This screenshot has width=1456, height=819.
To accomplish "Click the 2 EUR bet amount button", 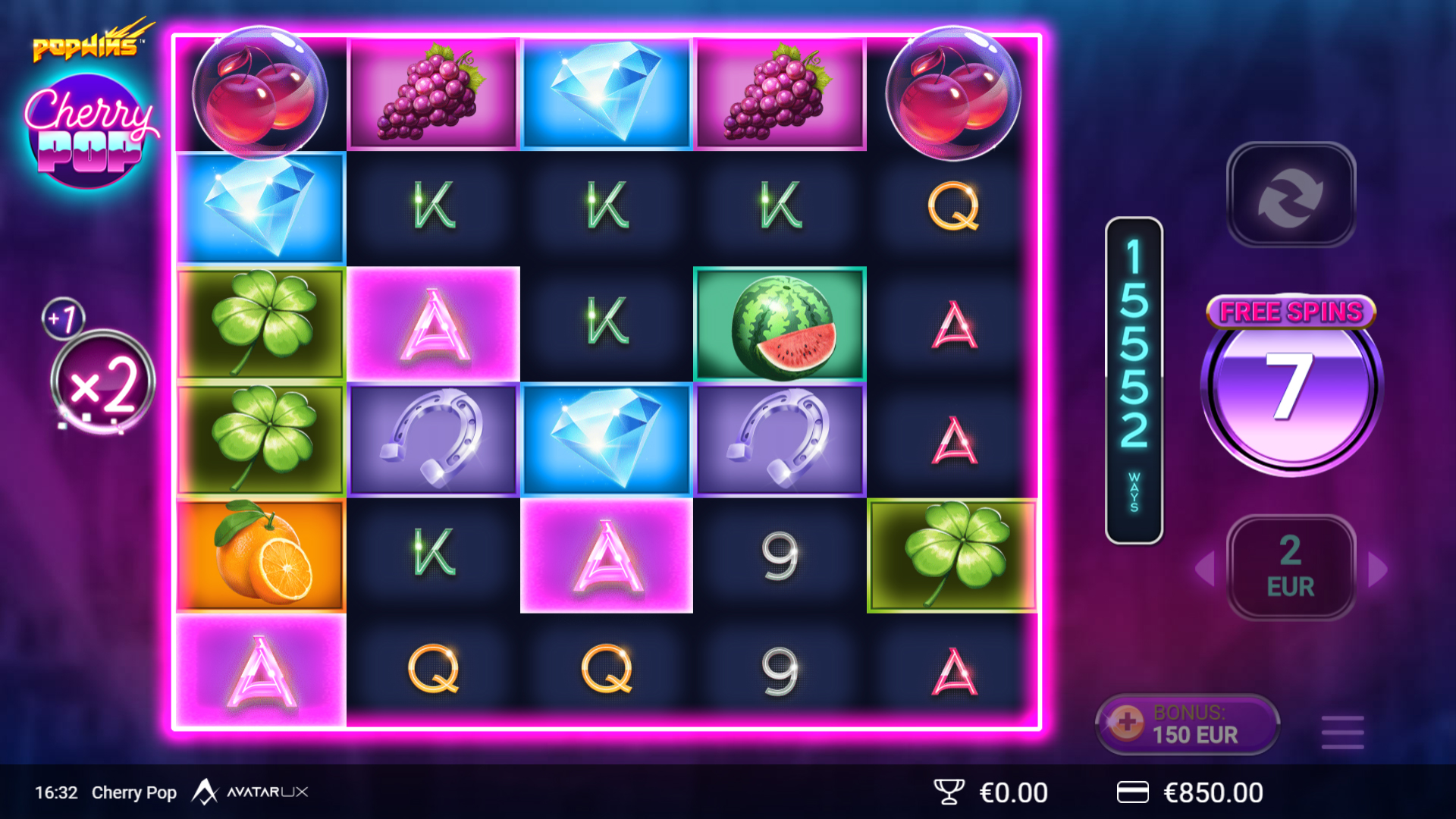I will (1290, 569).
